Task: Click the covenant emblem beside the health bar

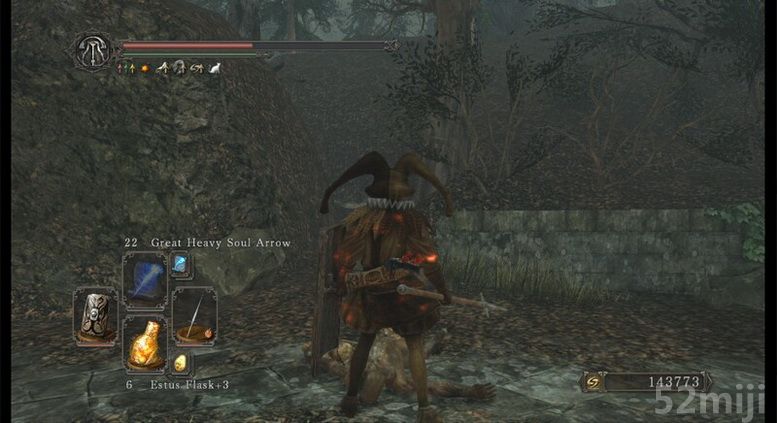Action: [92, 51]
